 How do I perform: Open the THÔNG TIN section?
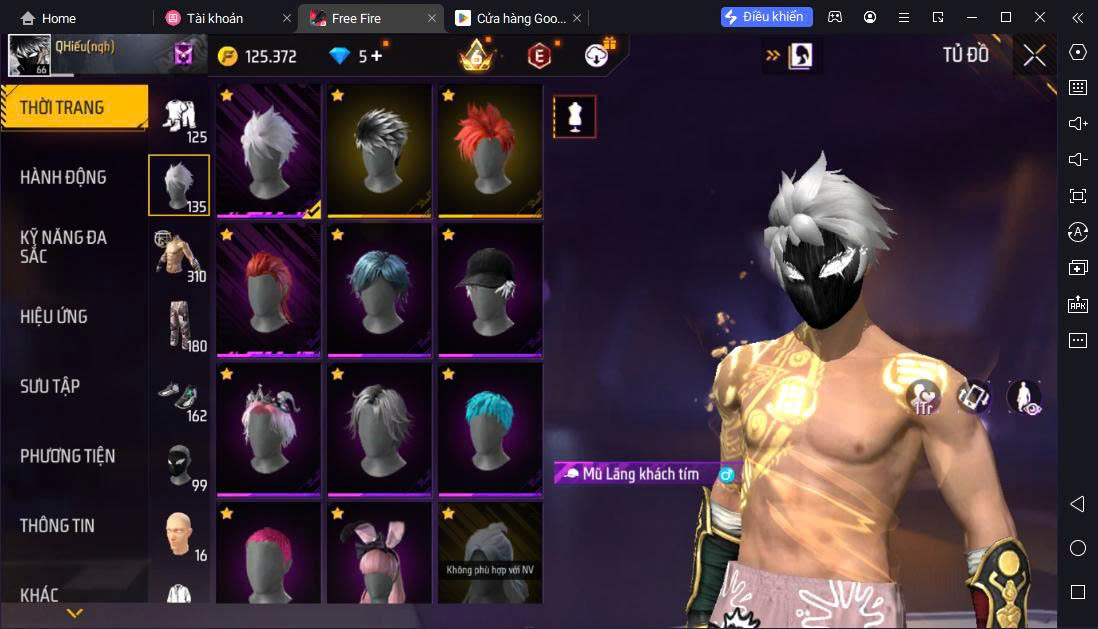tap(57, 525)
